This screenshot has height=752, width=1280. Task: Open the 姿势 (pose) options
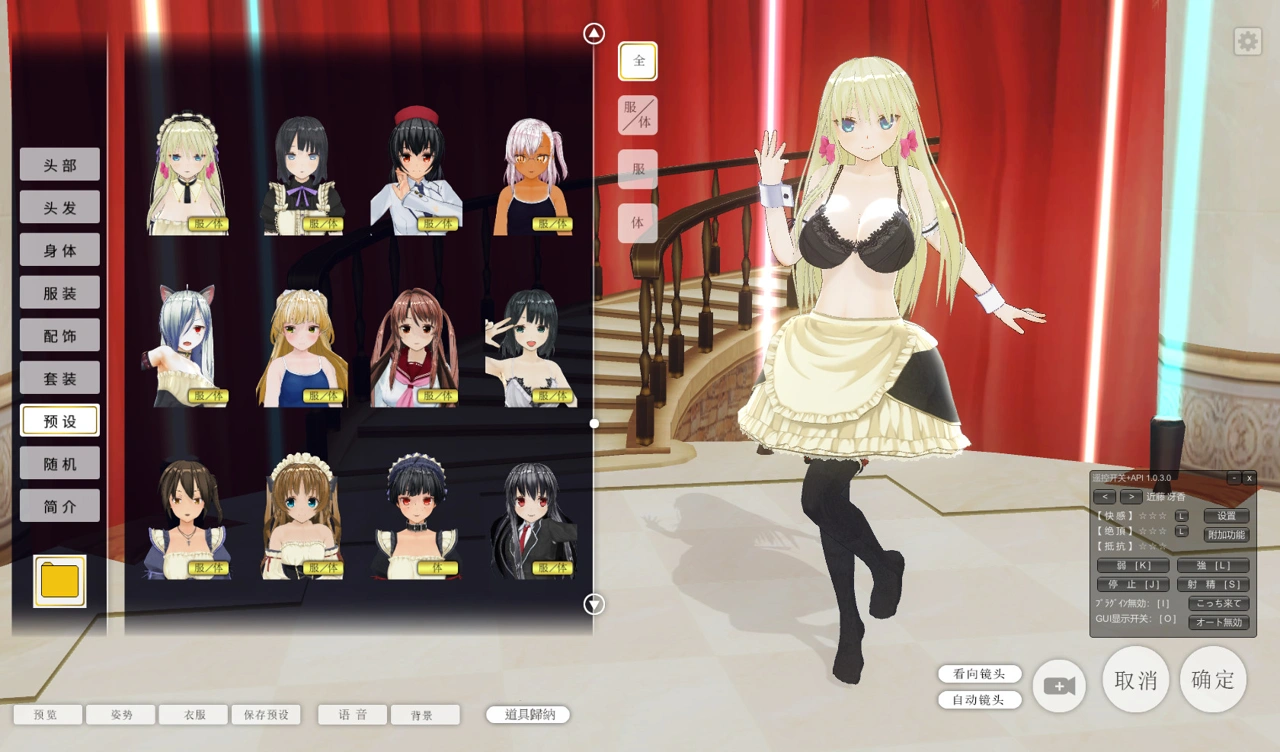tap(121, 715)
